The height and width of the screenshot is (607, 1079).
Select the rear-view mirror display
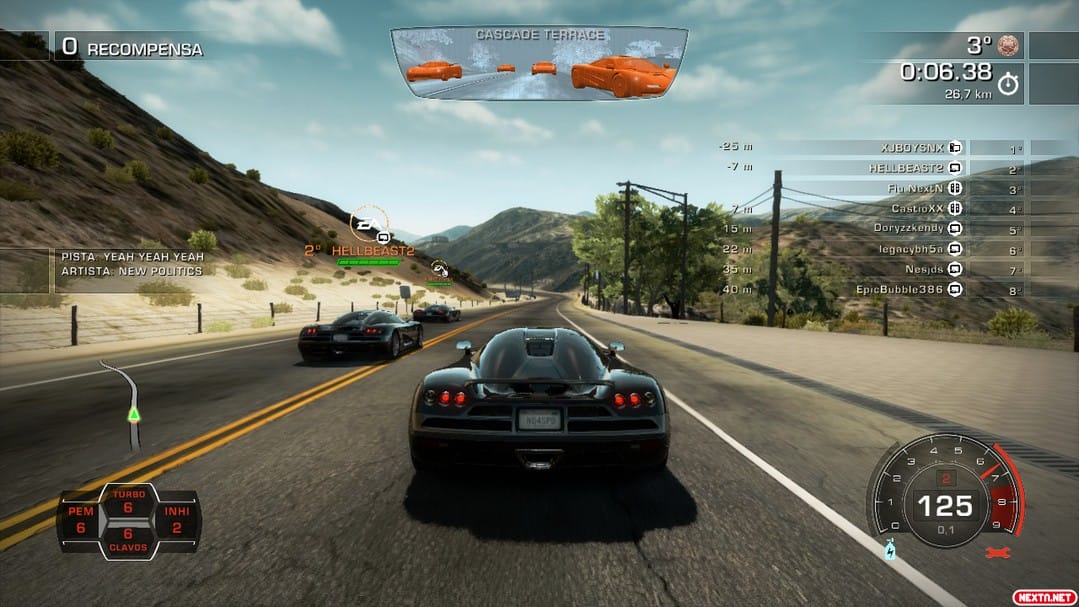pyautogui.click(x=539, y=62)
